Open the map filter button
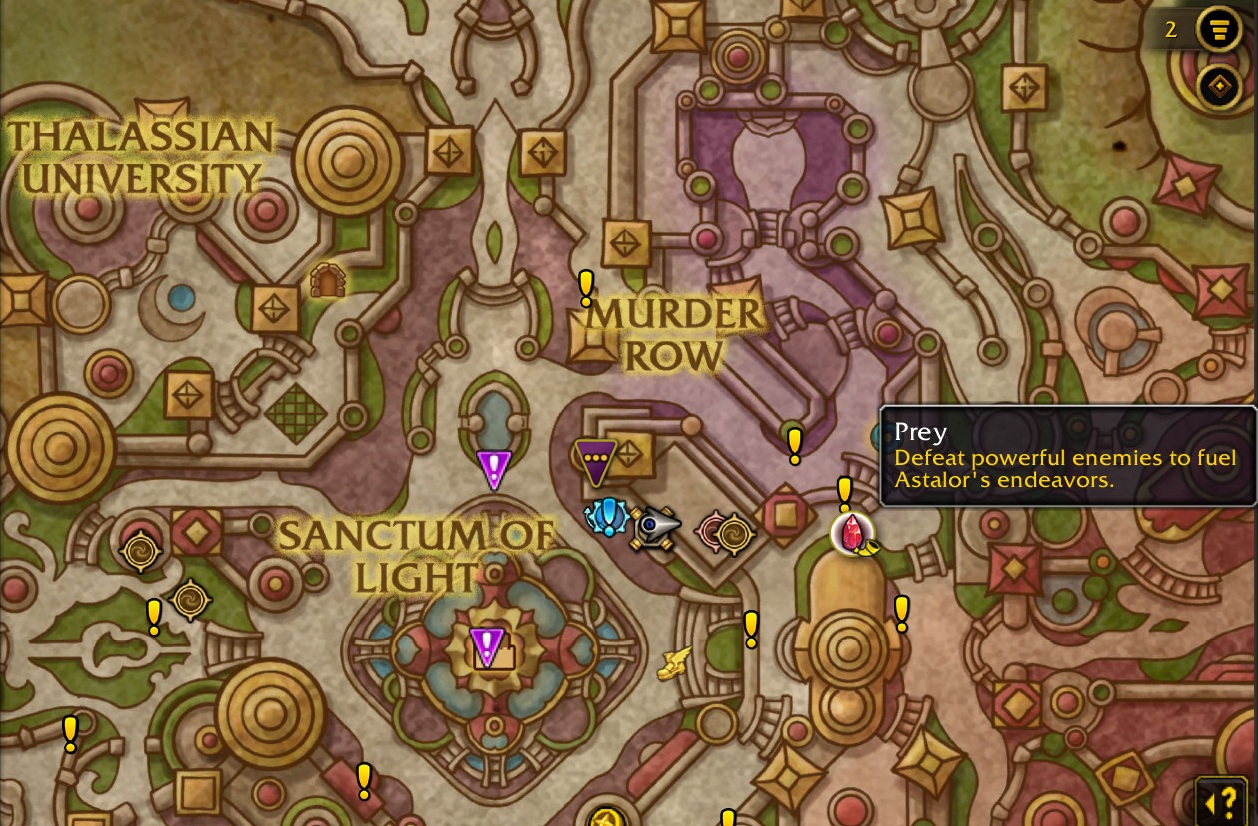 pyautogui.click(x=1218, y=29)
